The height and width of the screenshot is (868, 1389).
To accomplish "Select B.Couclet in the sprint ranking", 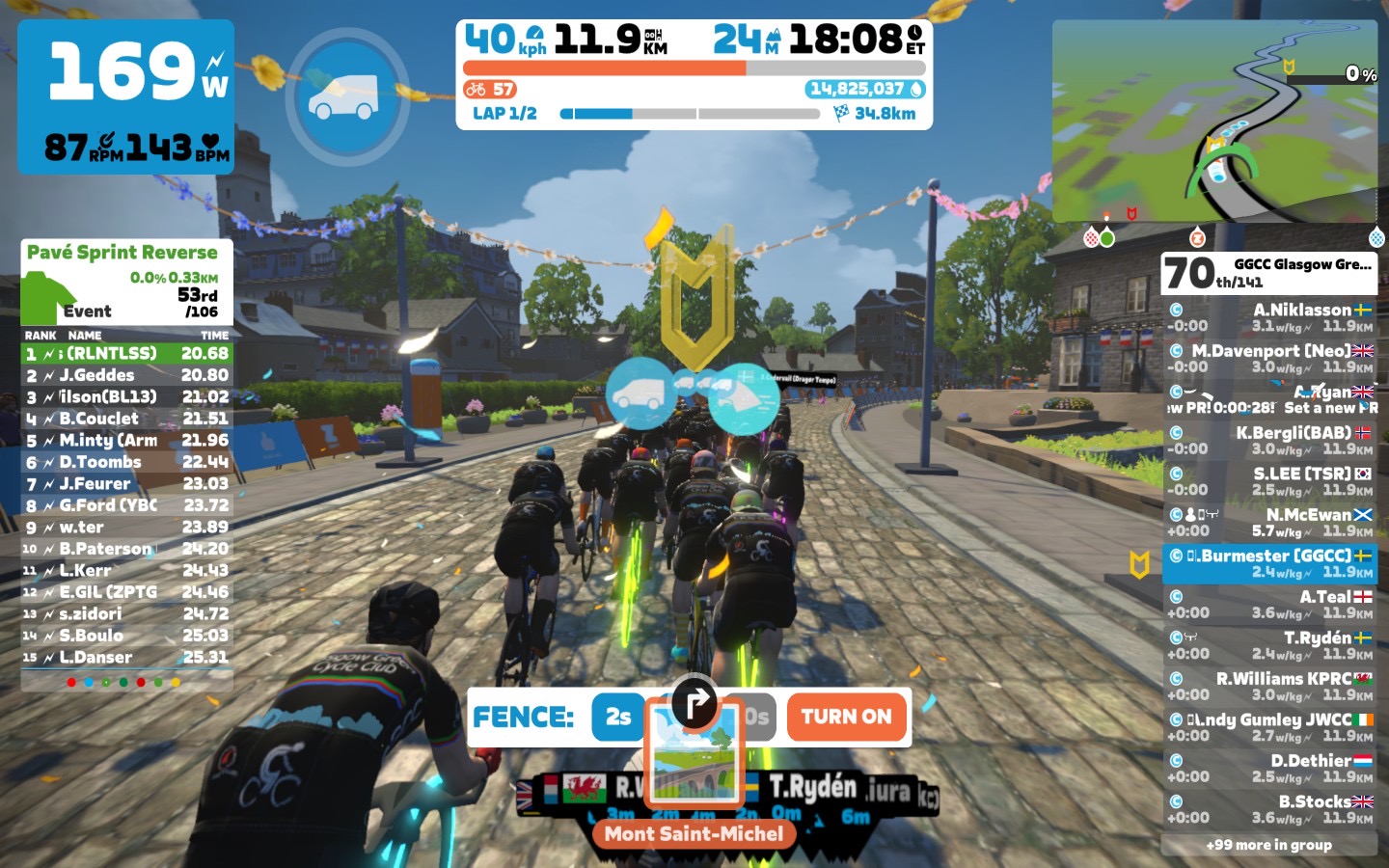I will point(126,419).
